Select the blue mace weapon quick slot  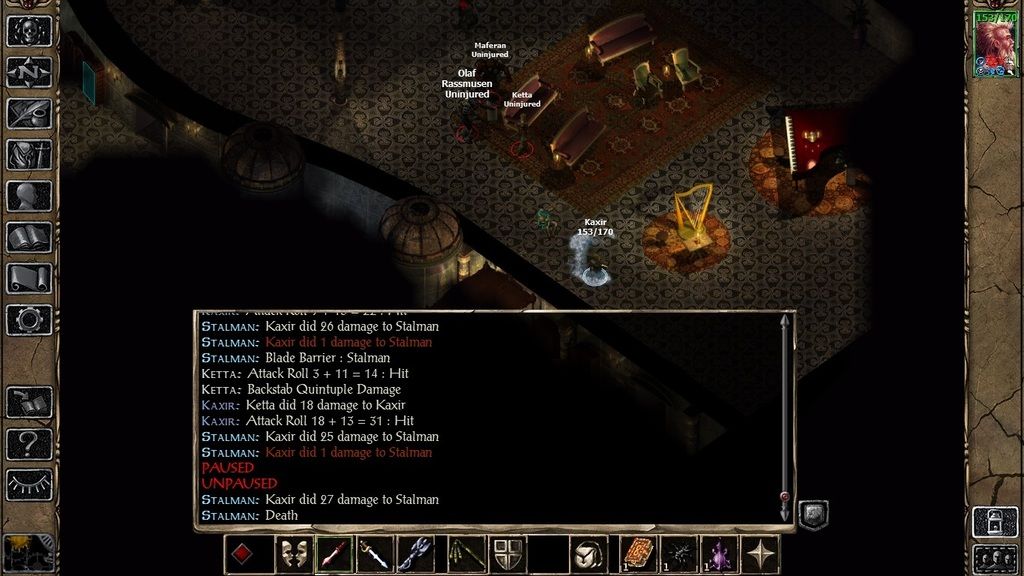[x=416, y=554]
